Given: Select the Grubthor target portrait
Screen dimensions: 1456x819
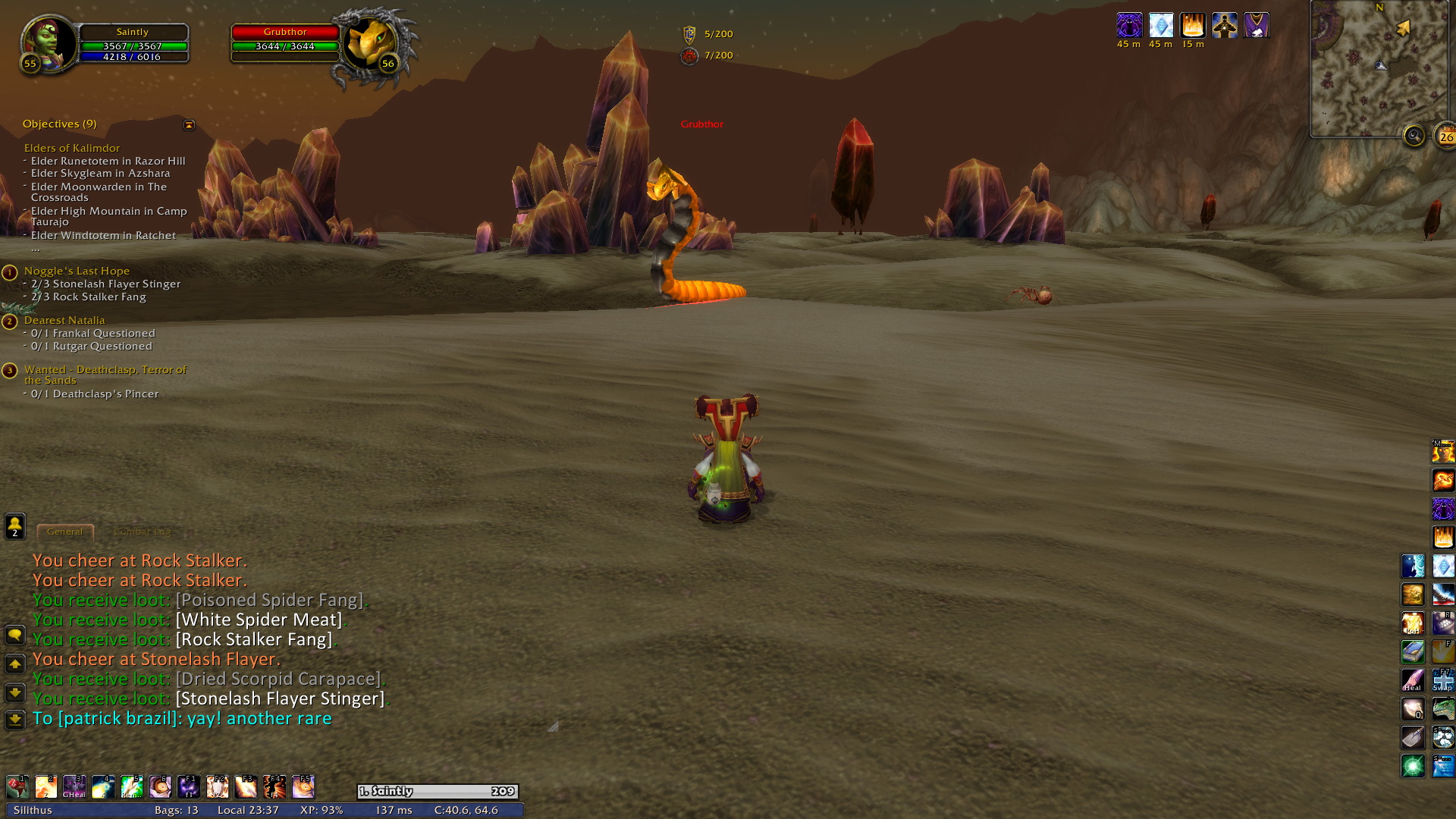Looking at the screenshot, I should click(371, 44).
